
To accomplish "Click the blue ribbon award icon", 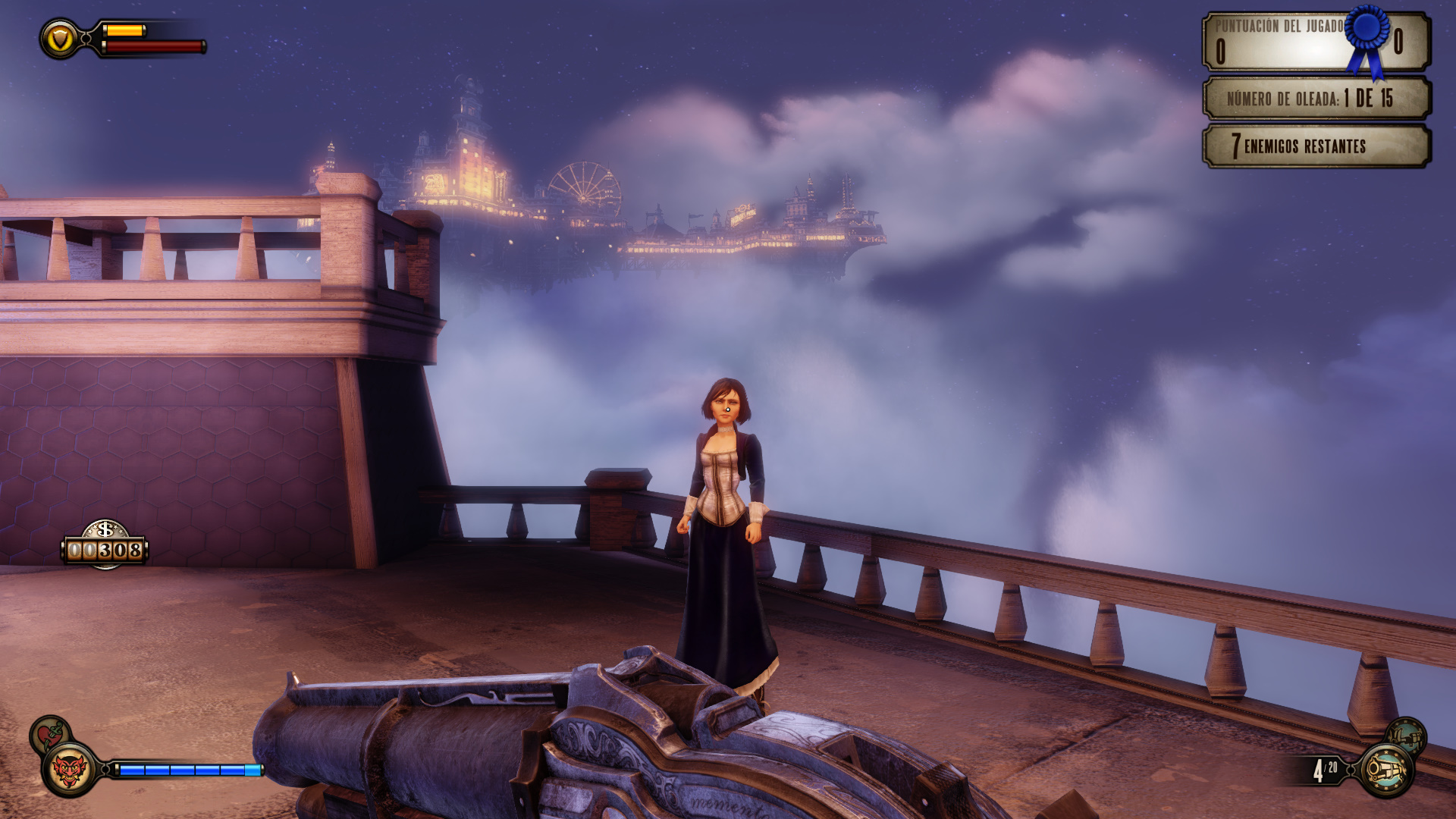I will (1367, 36).
